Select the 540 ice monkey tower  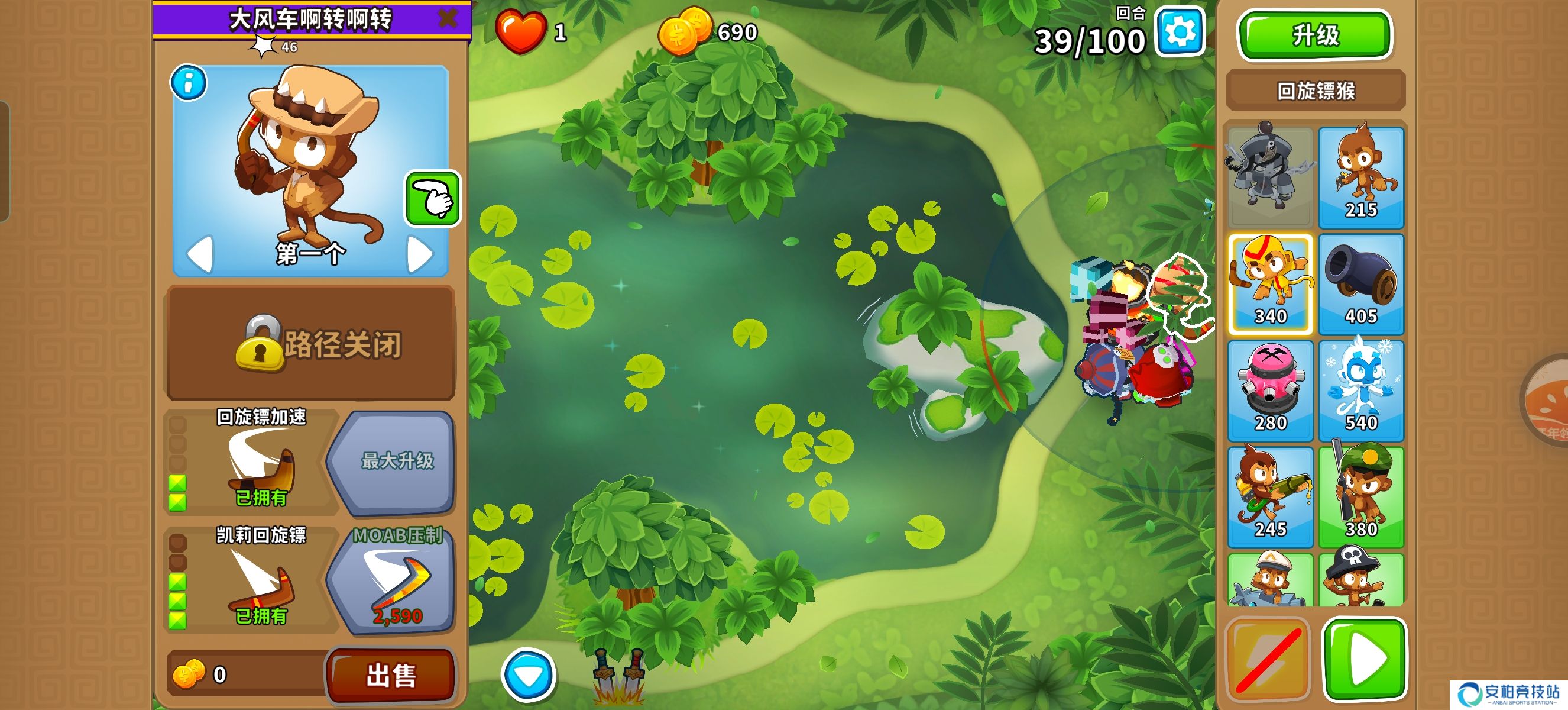pos(1360,390)
